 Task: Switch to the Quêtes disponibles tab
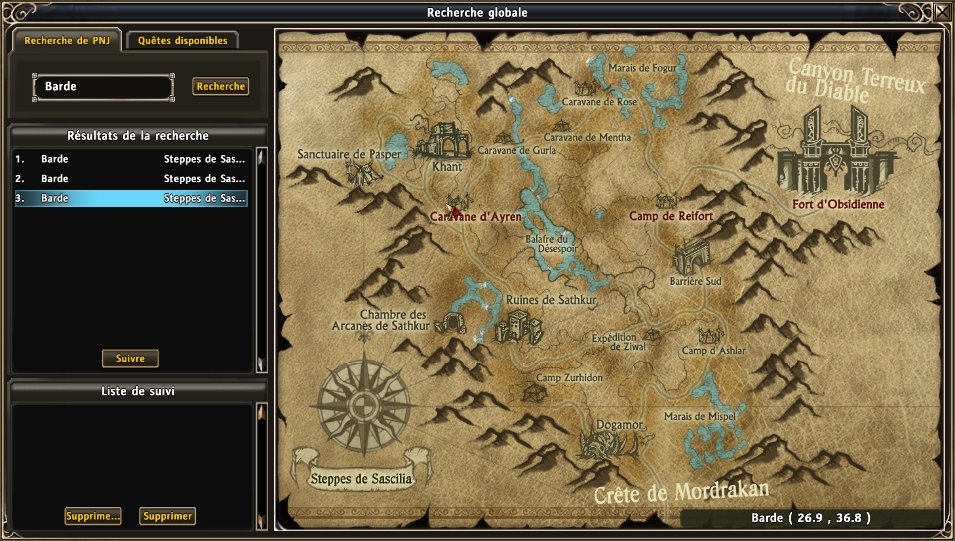click(x=183, y=41)
